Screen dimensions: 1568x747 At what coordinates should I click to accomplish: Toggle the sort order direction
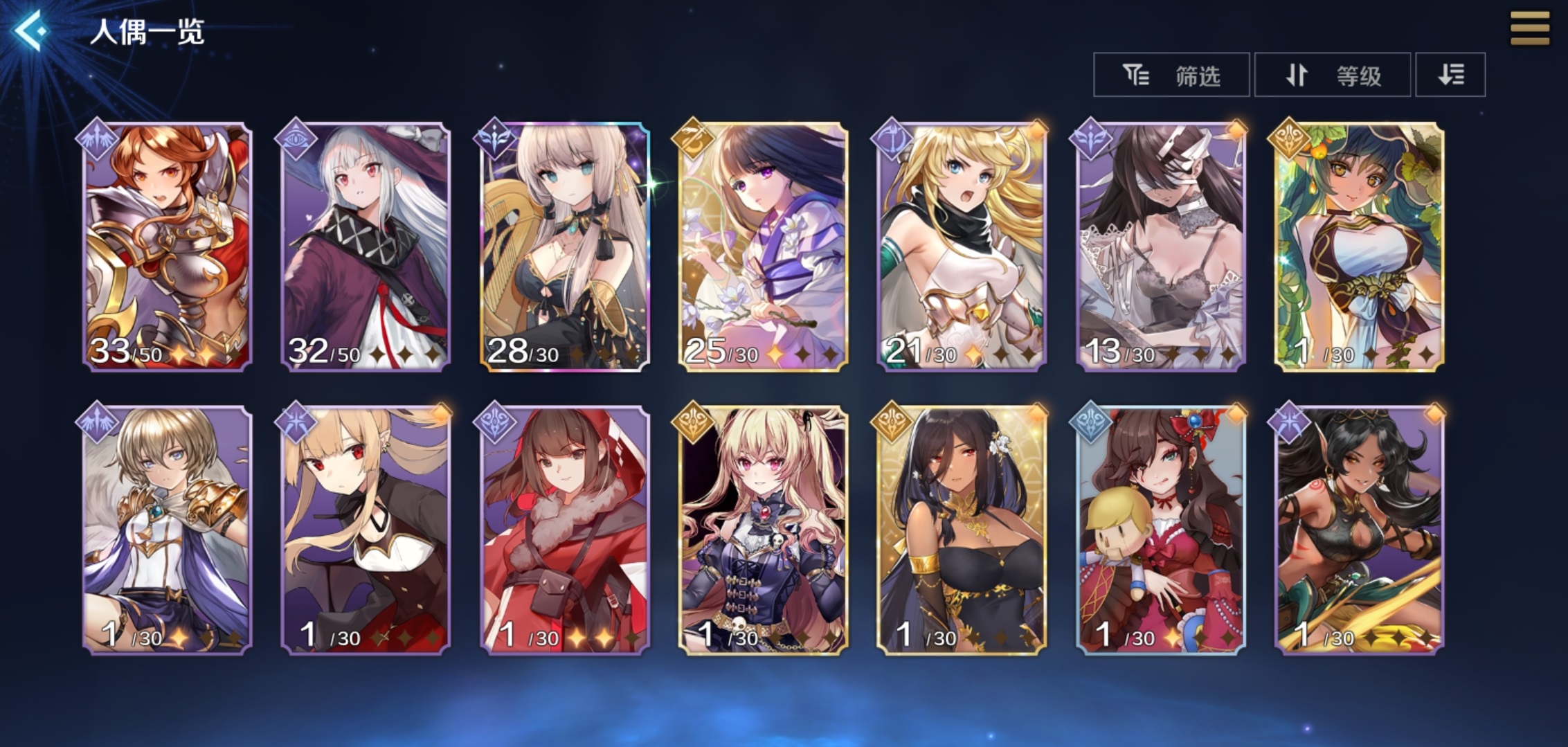[1450, 75]
